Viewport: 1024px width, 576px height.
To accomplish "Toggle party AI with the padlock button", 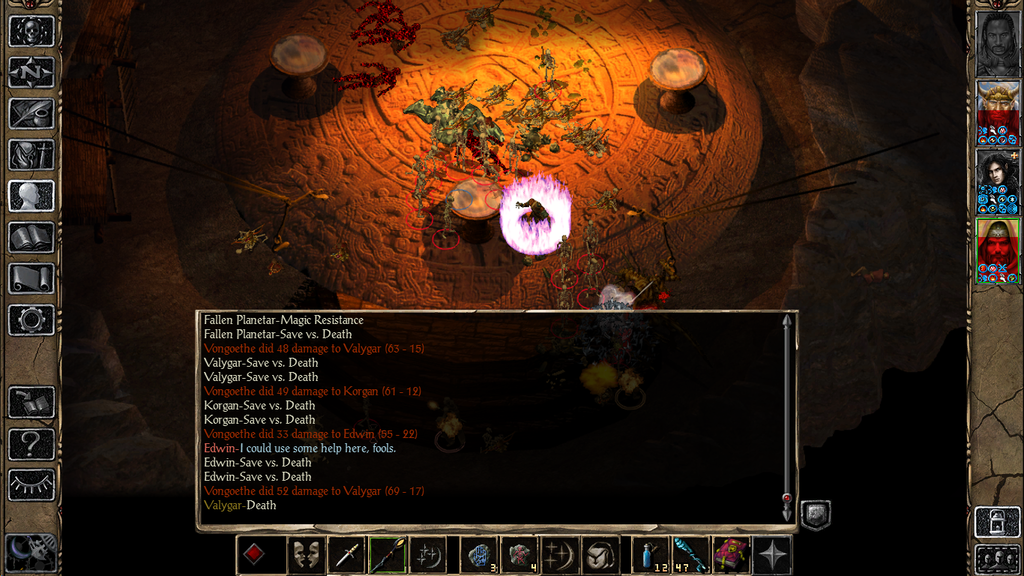I will pos(997,522).
